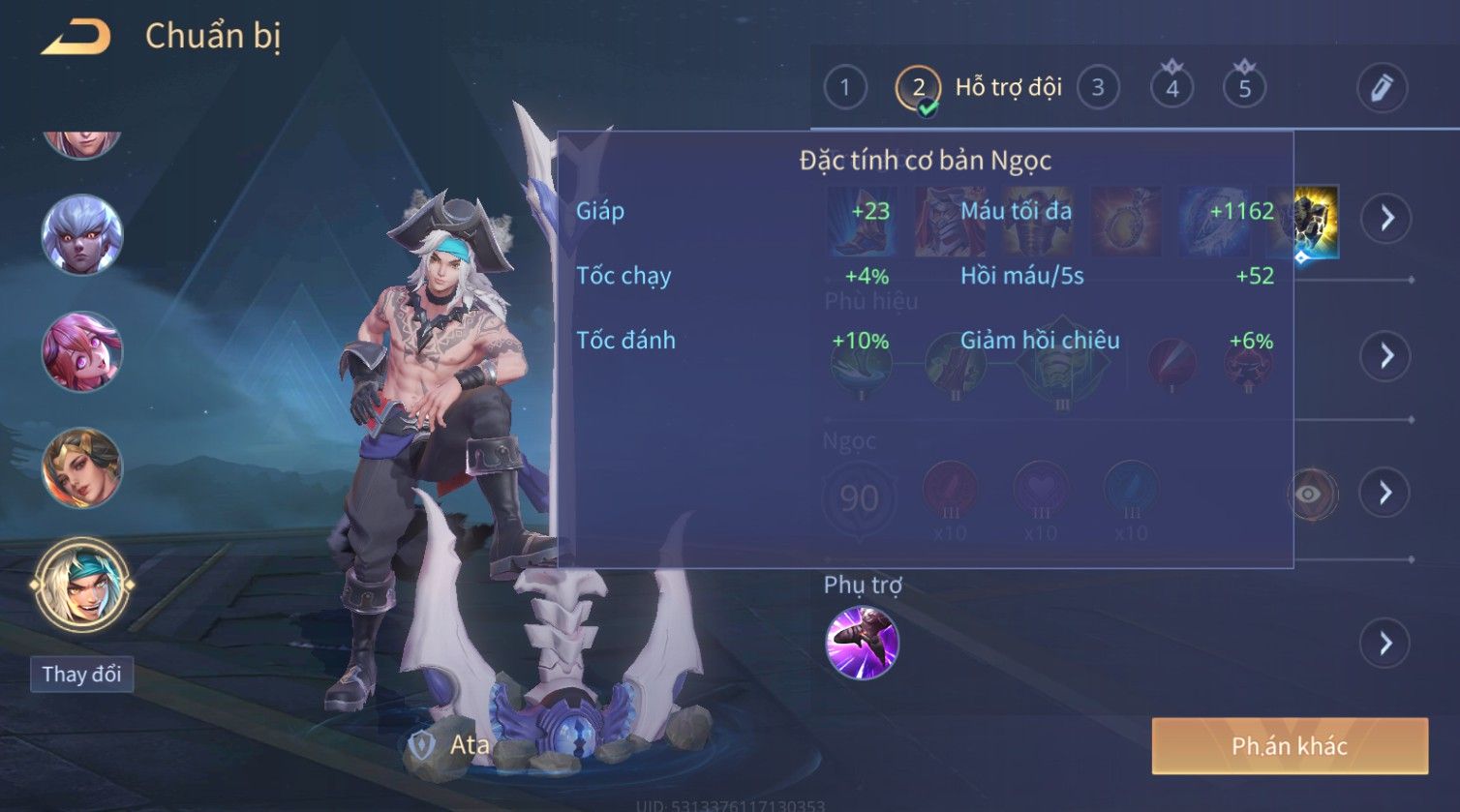Choose locked preset slot 4
The image size is (1460, 812).
click(1171, 88)
